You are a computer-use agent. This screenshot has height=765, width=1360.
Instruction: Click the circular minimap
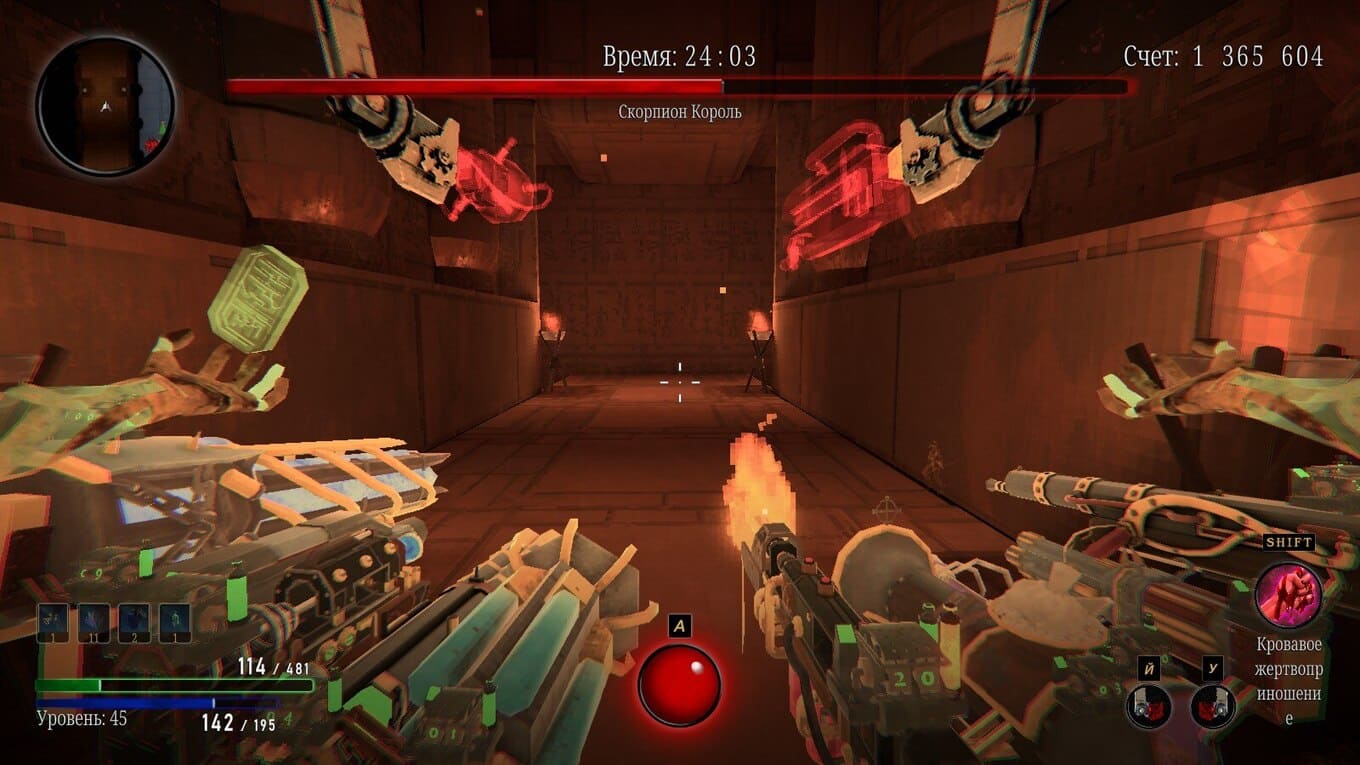tap(106, 106)
